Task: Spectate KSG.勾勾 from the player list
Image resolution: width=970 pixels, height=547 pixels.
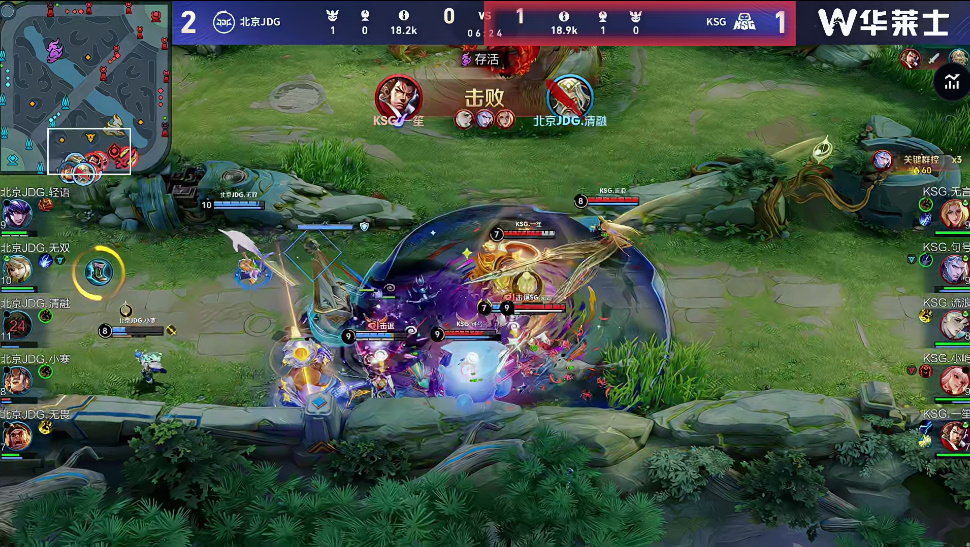Action: pos(953,268)
